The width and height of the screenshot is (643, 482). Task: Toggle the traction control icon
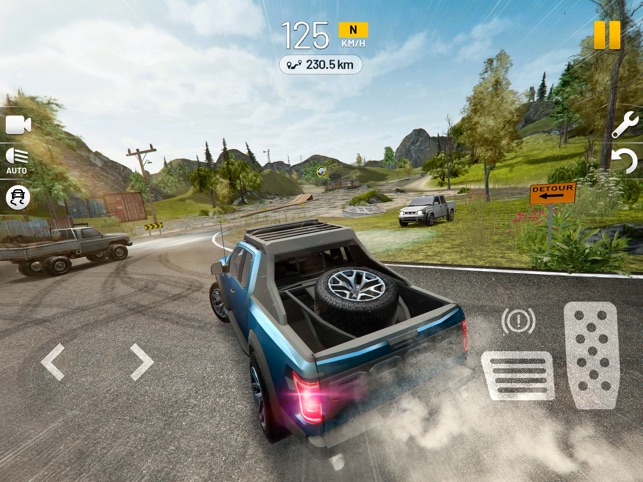click(18, 197)
